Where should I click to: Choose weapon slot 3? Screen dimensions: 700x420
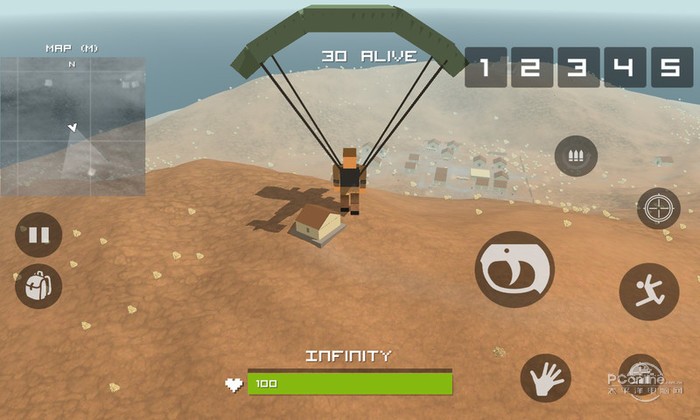pos(578,68)
